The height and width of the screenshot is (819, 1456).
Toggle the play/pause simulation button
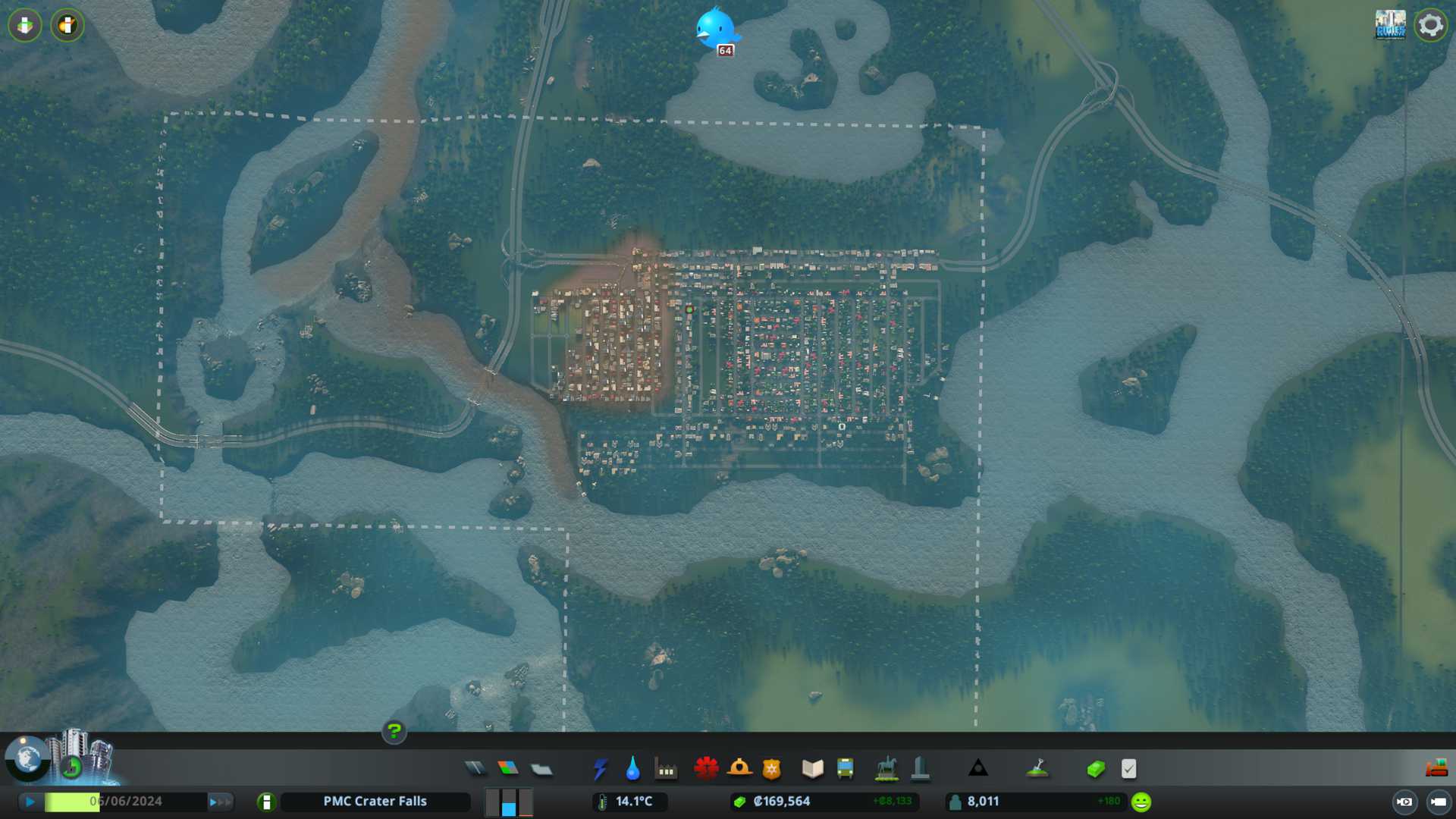(x=30, y=802)
